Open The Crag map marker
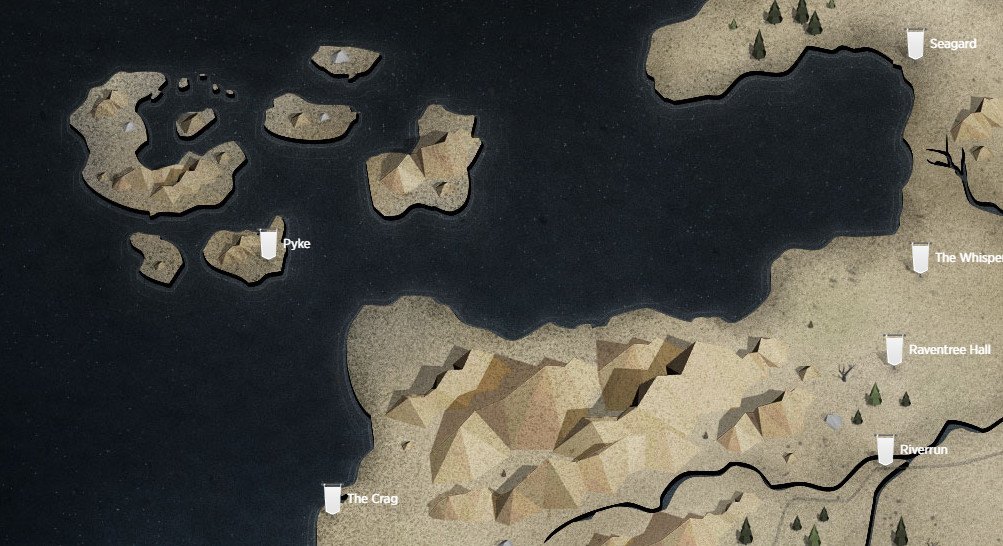The height and width of the screenshot is (546, 1003). (333, 498)
